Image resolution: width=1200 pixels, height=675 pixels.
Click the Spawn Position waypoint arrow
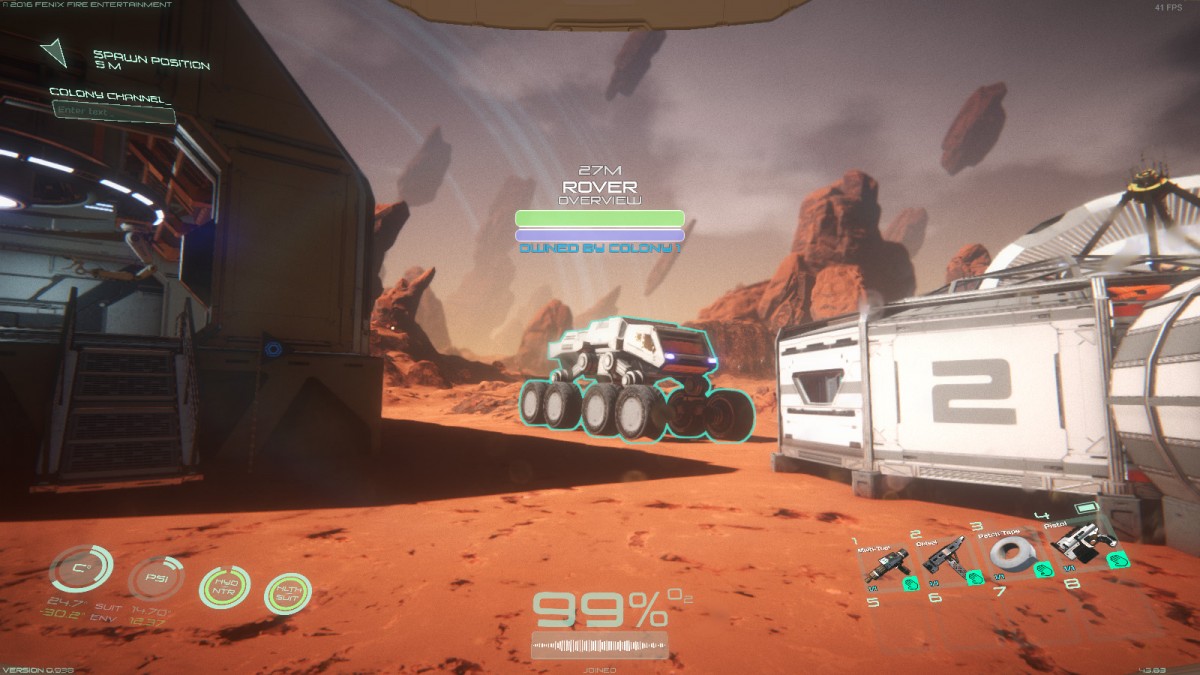[54, 52]
